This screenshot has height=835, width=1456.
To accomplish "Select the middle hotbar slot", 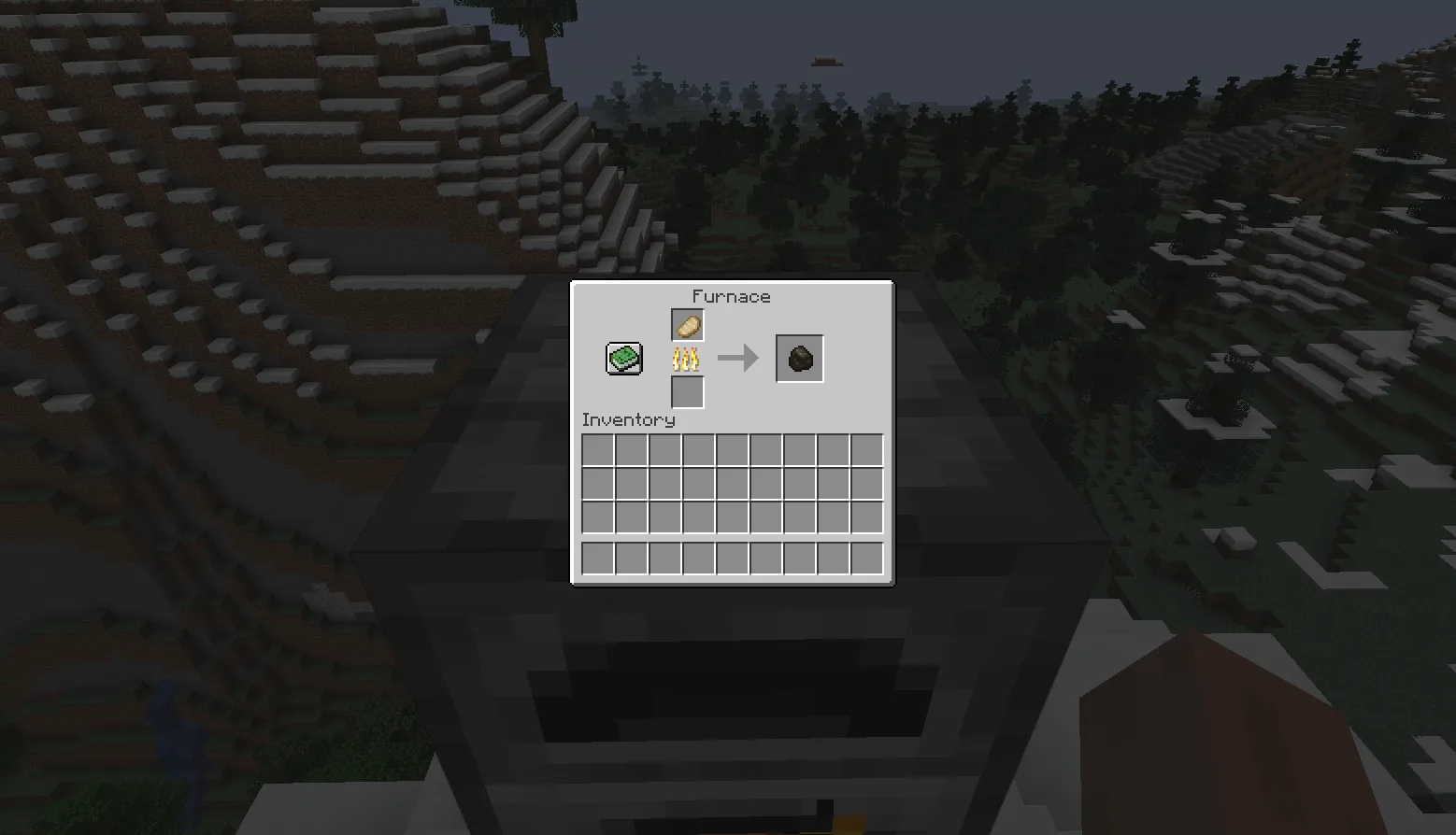I will click(733, 559).
